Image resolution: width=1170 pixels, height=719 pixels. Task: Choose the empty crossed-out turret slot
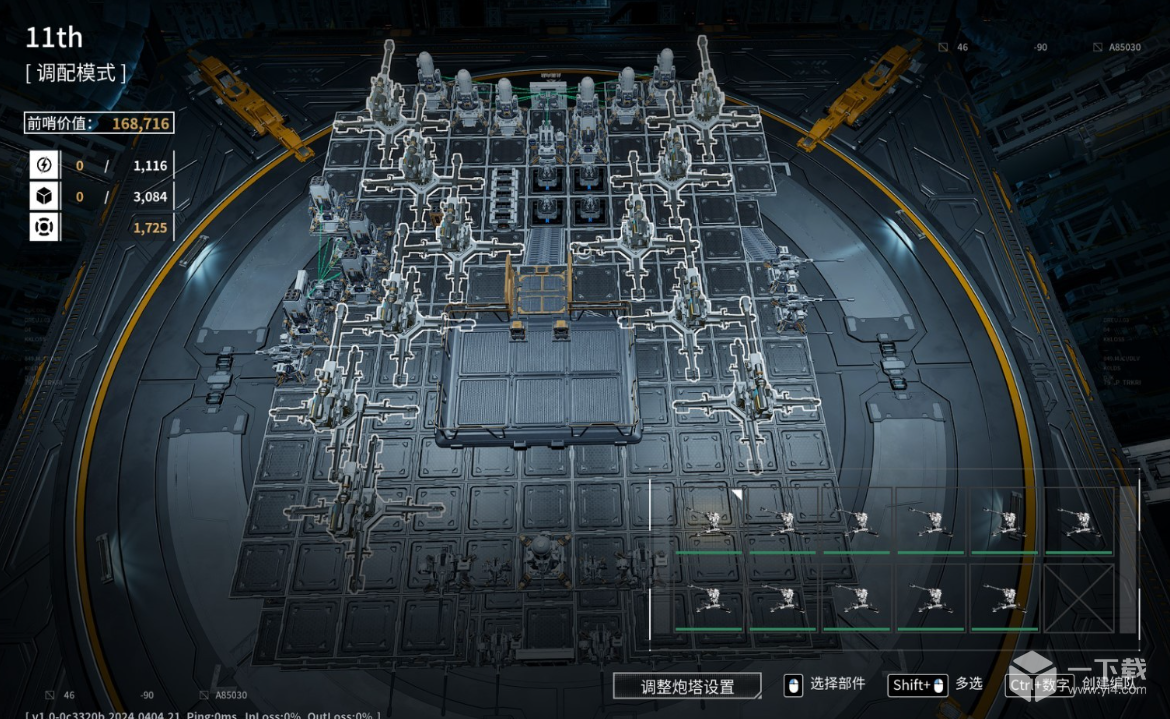pos(1079,597)
